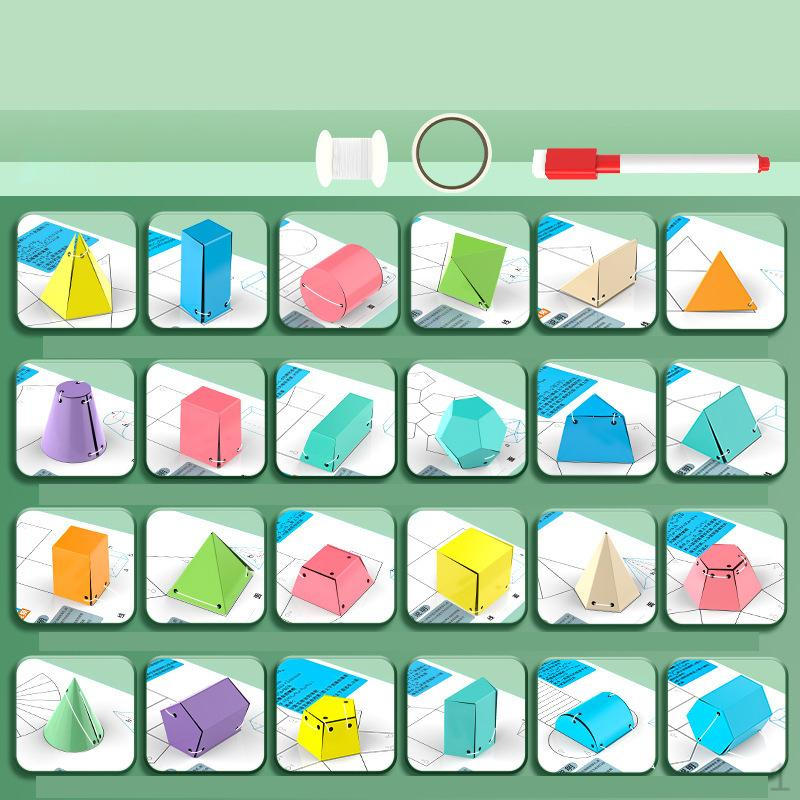
Task: Open the orange cube tile
Action: (x=76, y=567)
